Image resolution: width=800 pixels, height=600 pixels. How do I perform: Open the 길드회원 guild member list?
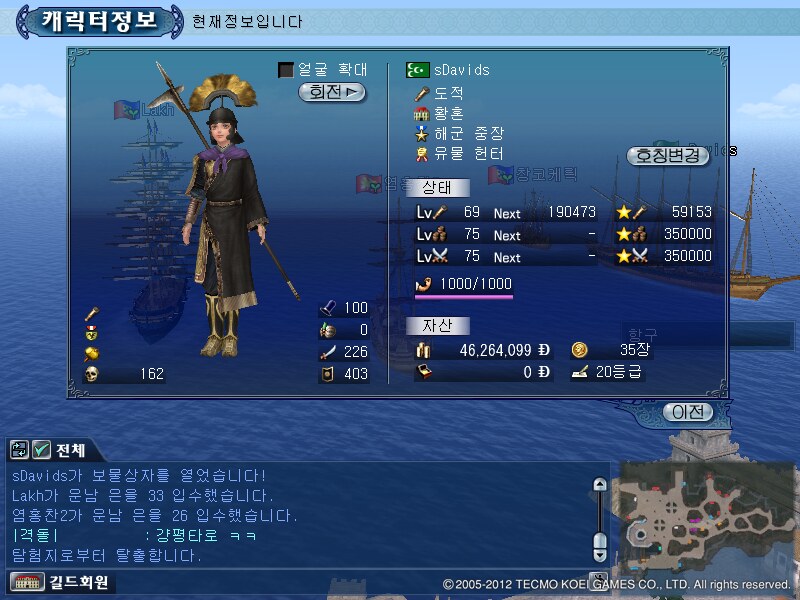click(60, 582)
